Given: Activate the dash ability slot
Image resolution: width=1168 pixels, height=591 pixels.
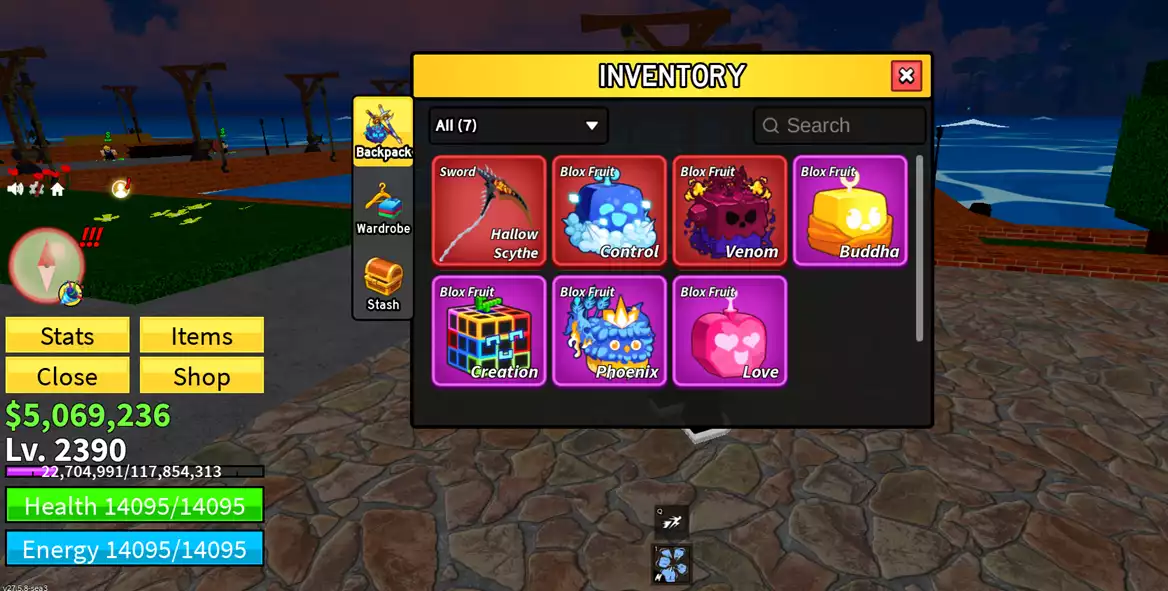Looking at the screenshot, I should point(672,520).
